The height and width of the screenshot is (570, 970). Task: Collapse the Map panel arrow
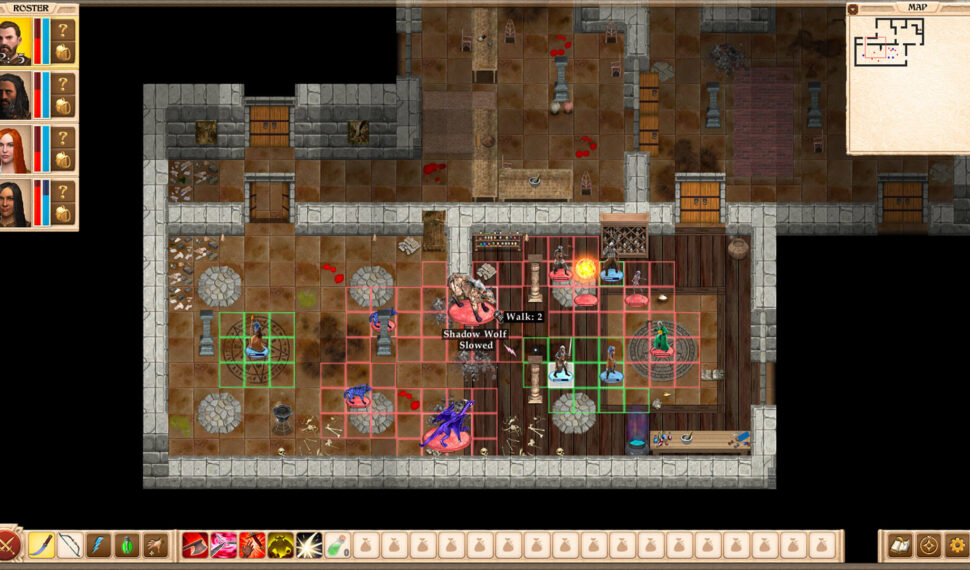pos(853,9)
